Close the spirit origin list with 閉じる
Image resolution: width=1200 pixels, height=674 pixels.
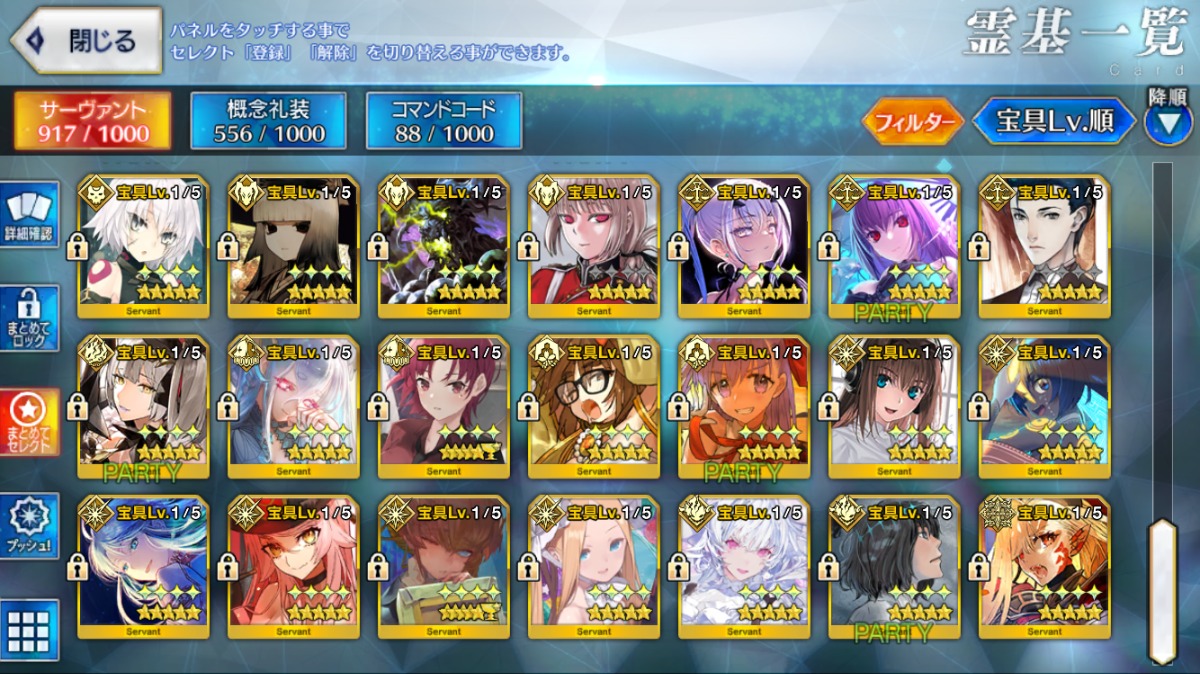pyautogui.click(x=88, y=41)
